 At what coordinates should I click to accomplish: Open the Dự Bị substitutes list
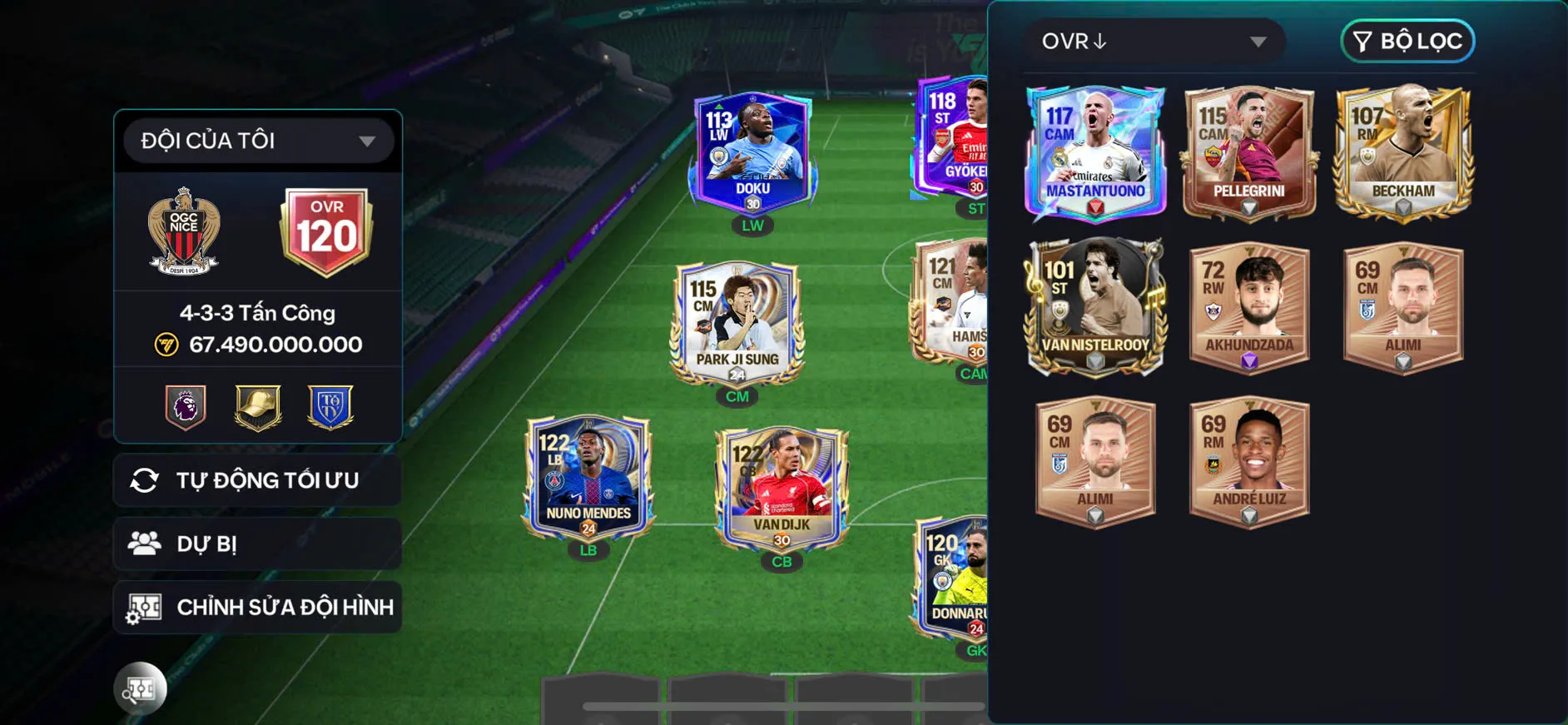coord(258,544)
